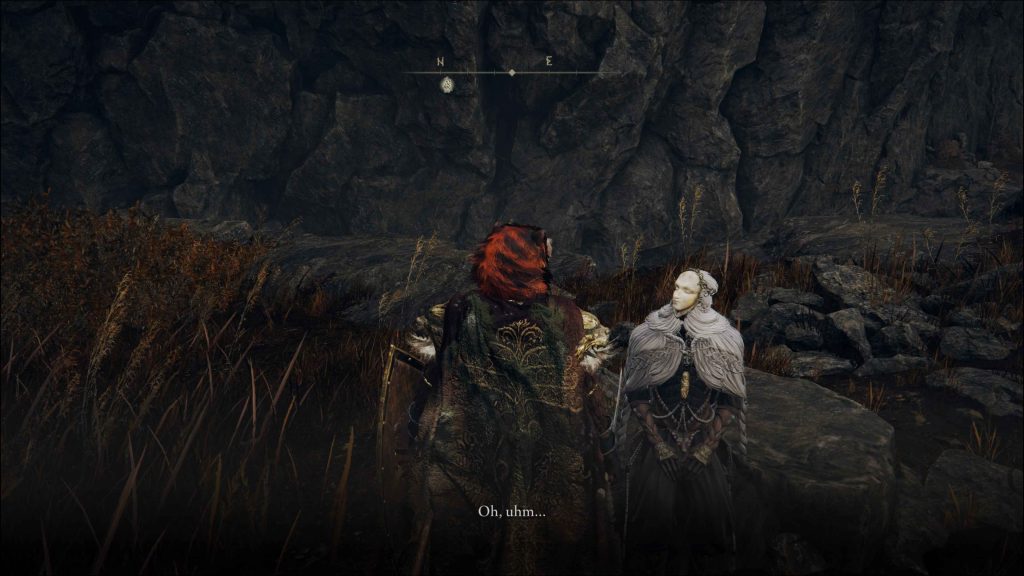This screenshot has width=1024, height=576.
Task: Select the round marker icon below the compass
Action: (x=447, y=85)
